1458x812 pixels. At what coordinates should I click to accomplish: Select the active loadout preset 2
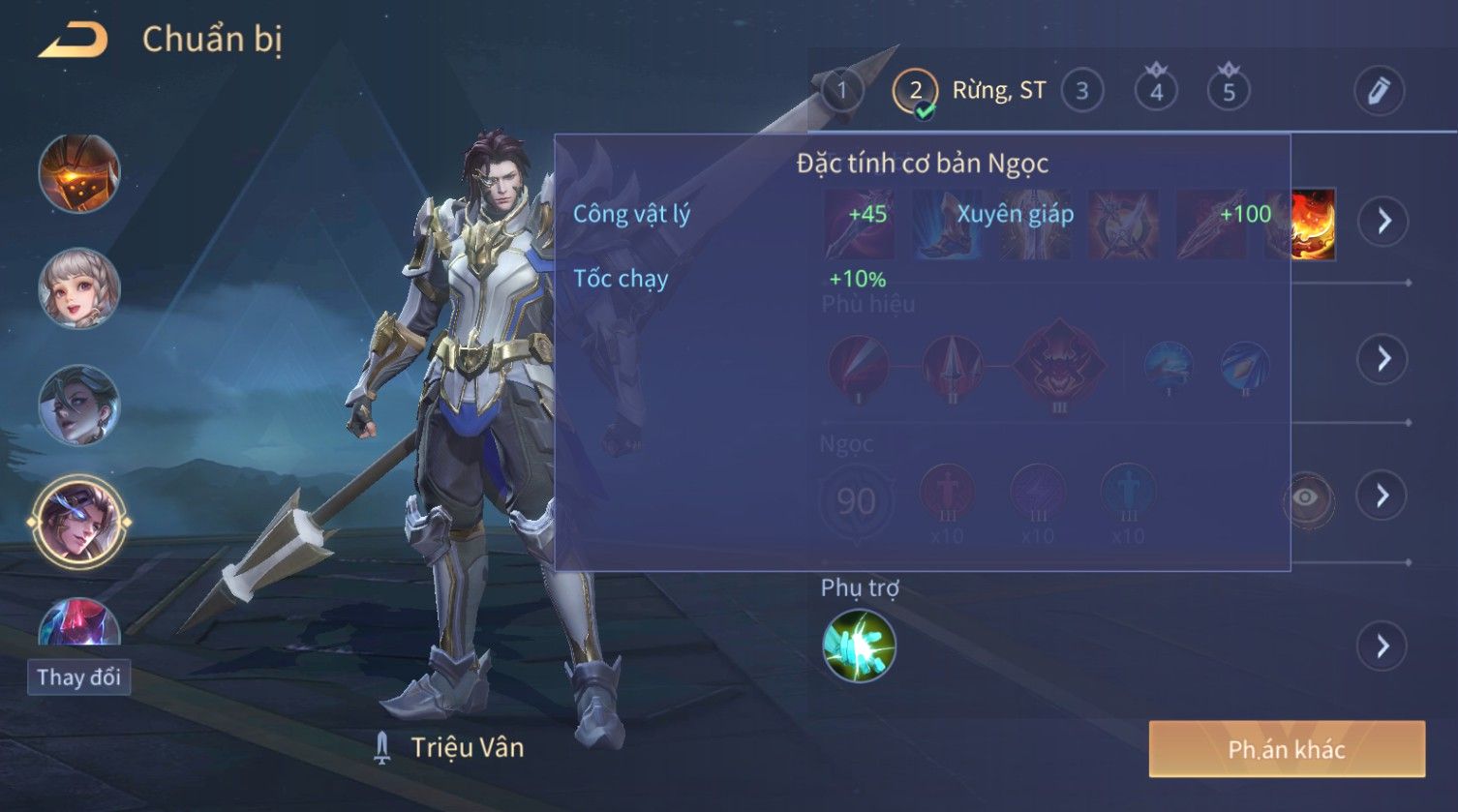coord(915,92)
